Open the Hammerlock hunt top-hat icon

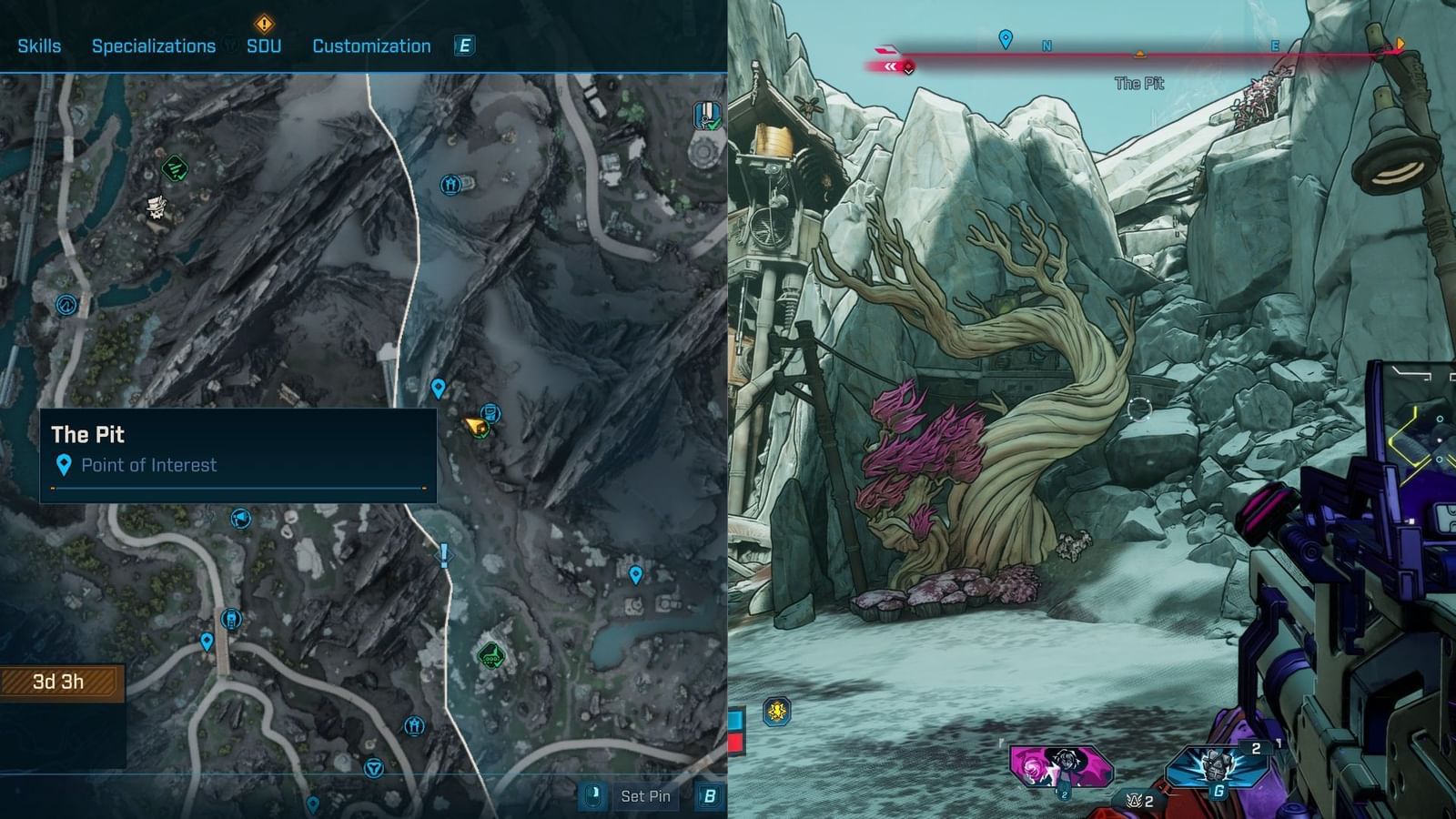(156, 209)
